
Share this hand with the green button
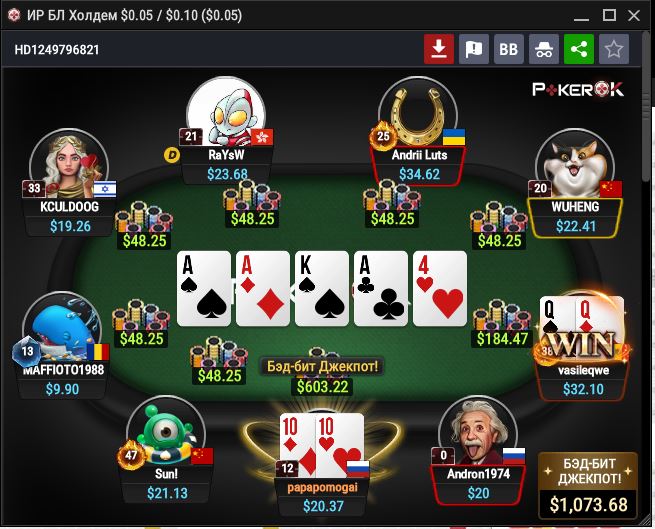click(x=578, y=48)
